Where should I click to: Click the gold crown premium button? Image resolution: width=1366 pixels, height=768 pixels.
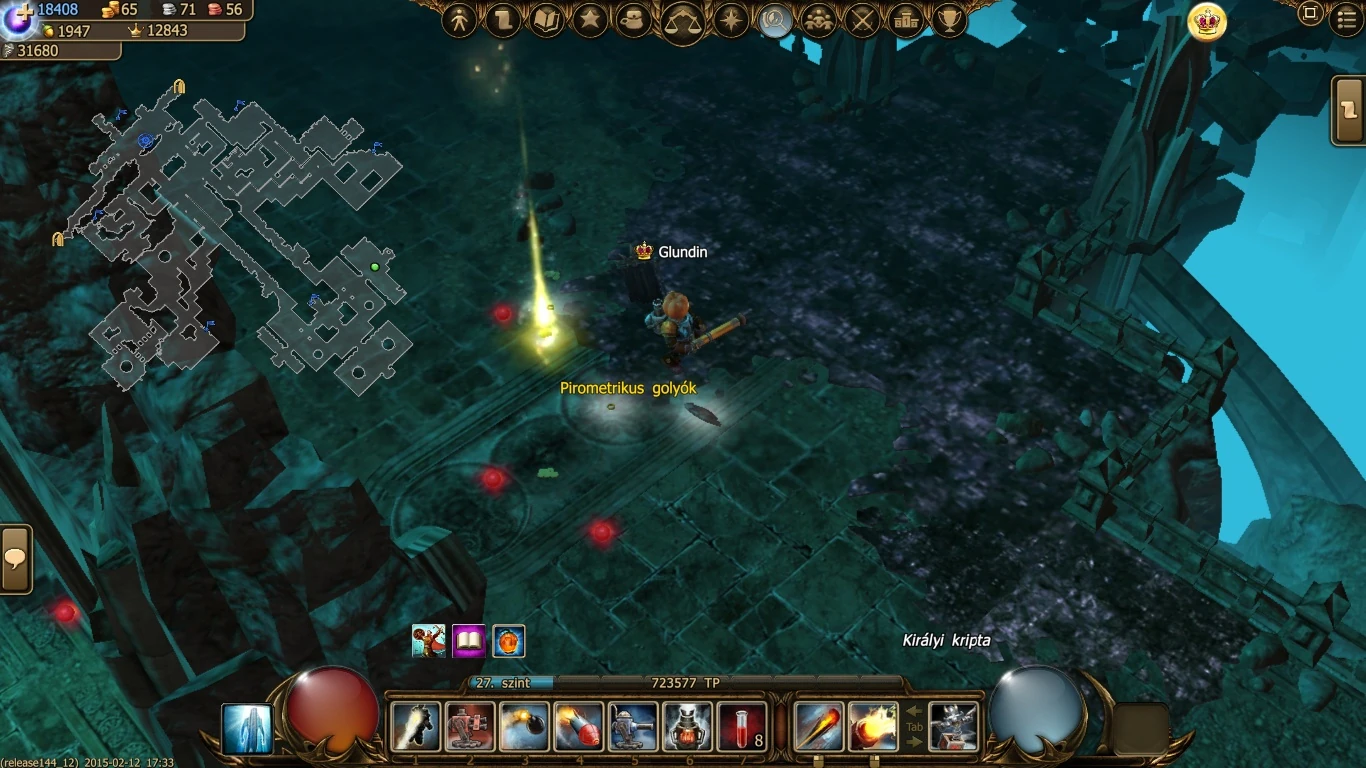[1207, 22]
